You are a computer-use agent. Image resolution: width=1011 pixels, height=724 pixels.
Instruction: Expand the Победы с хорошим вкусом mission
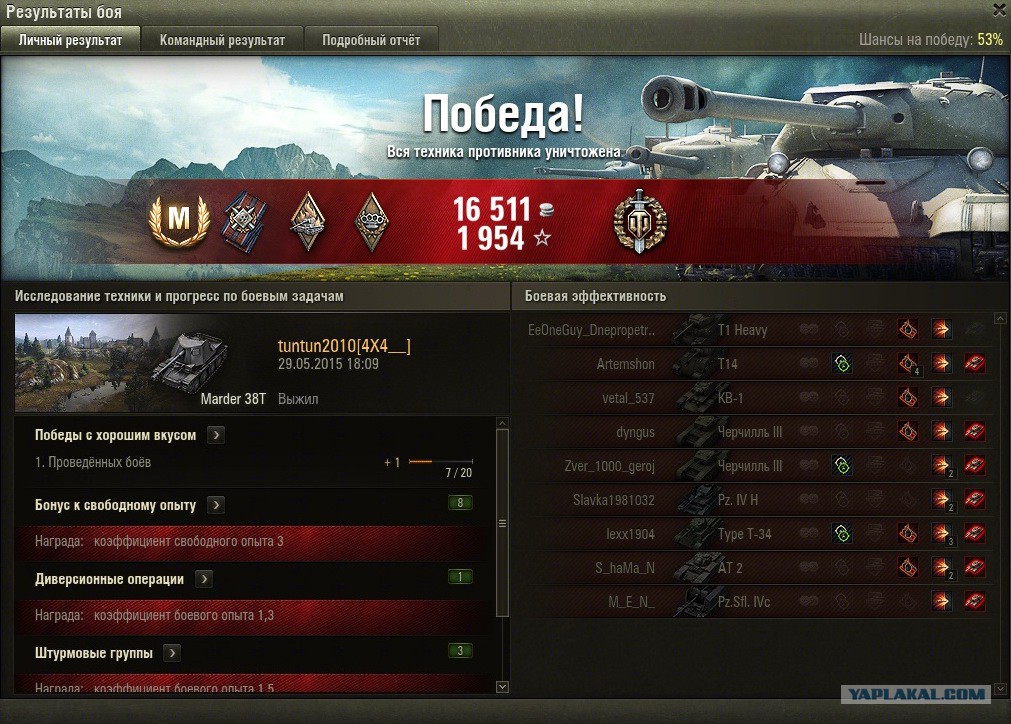[217, 435]
